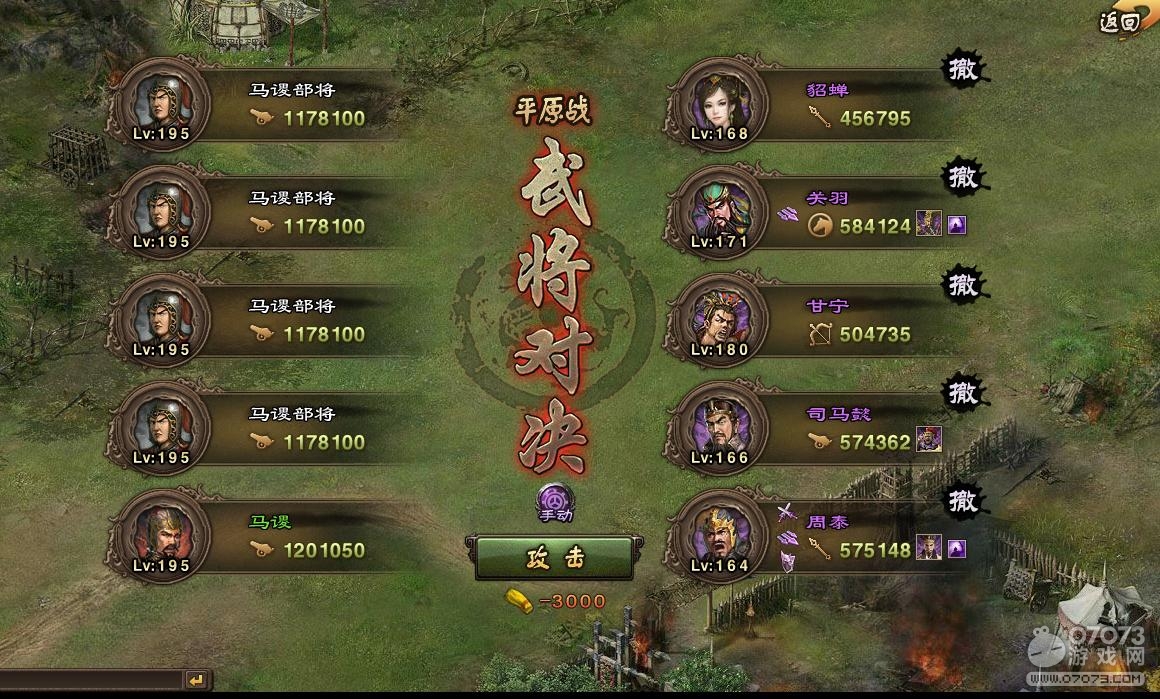Image resolution: width=1160 pixels, height=699 pixels.
Task: Click the small portrait icon beside 司马懿
Action: pos(929,440)
